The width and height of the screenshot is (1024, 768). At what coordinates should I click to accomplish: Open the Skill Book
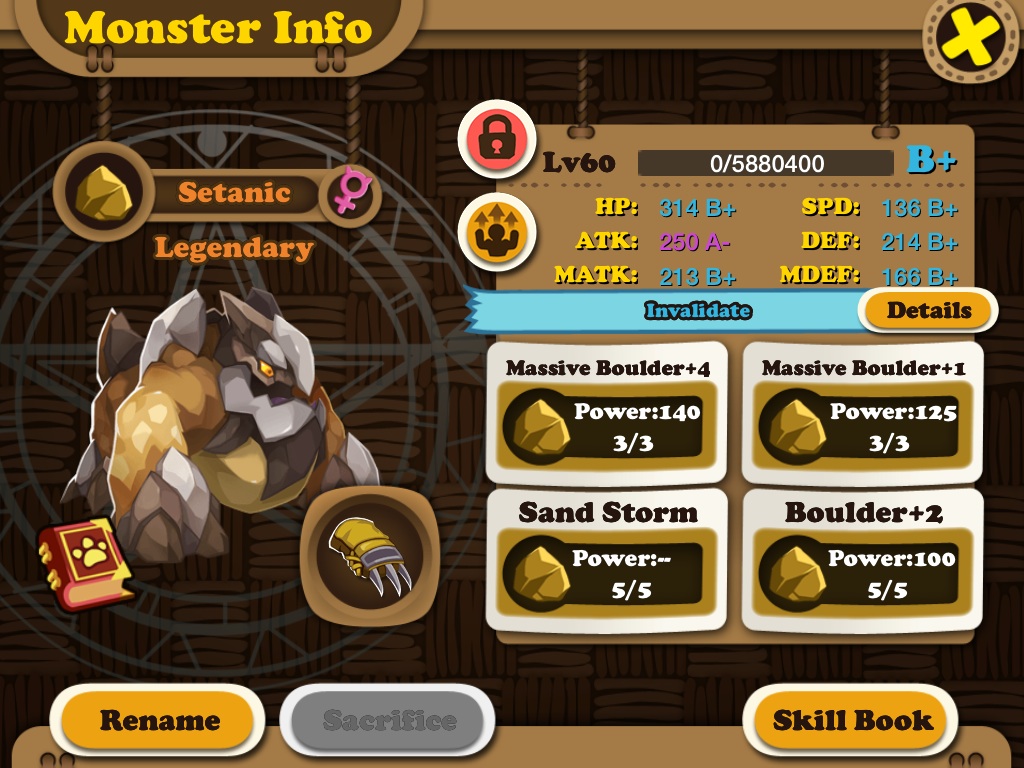pyautogui.click(x=852, y=720)
